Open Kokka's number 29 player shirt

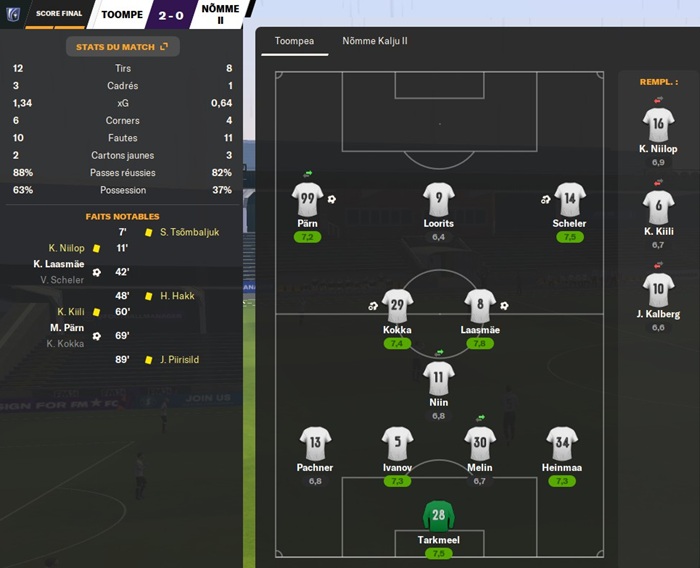(397, 305)
